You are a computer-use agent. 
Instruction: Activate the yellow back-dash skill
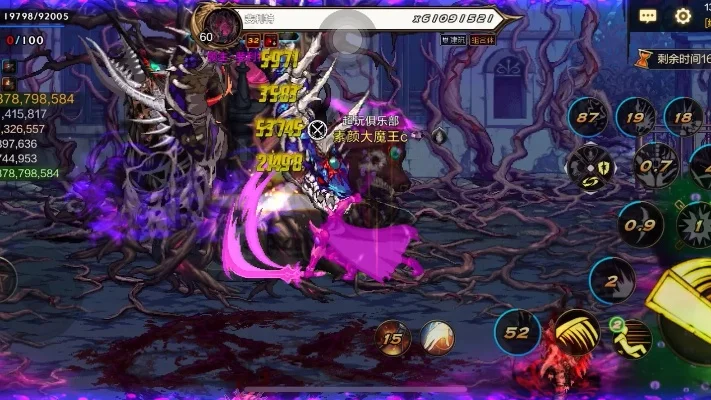coord(632,338)
